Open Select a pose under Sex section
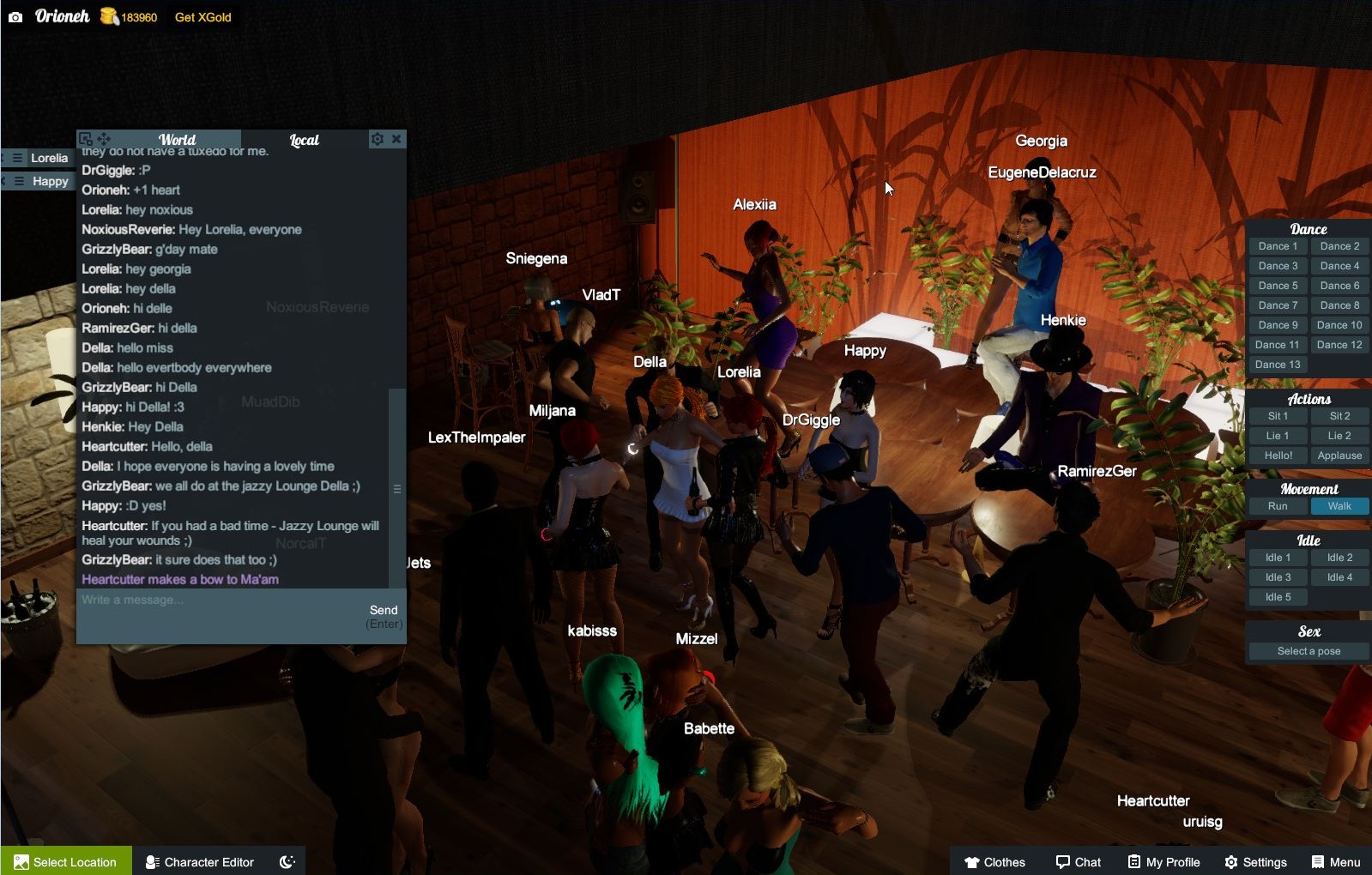Image resolution: width=1372 pixels, height=875 pixels. pos(1308,651)
